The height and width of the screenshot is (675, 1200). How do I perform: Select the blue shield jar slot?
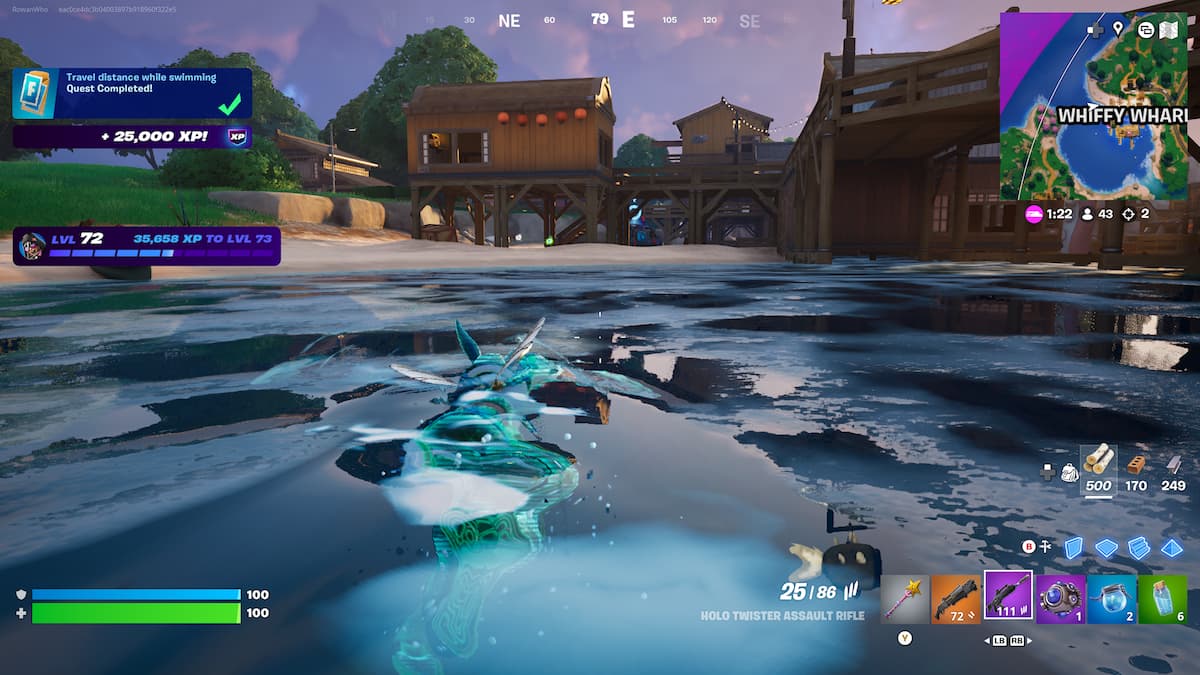pyautogui.click(x=1111, y=598)
